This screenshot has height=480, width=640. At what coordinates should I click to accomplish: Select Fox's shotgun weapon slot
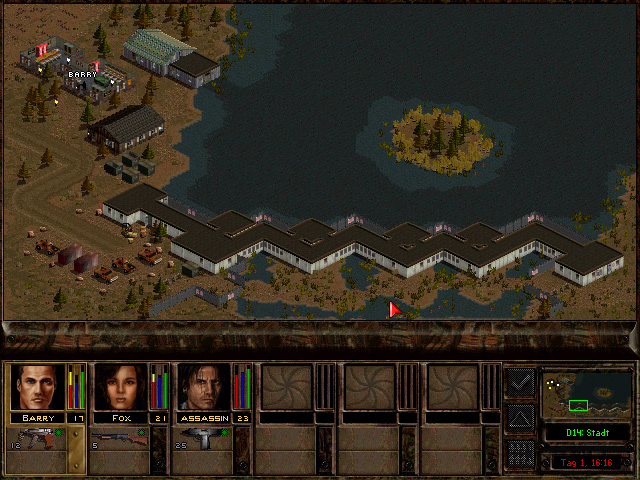120,438
